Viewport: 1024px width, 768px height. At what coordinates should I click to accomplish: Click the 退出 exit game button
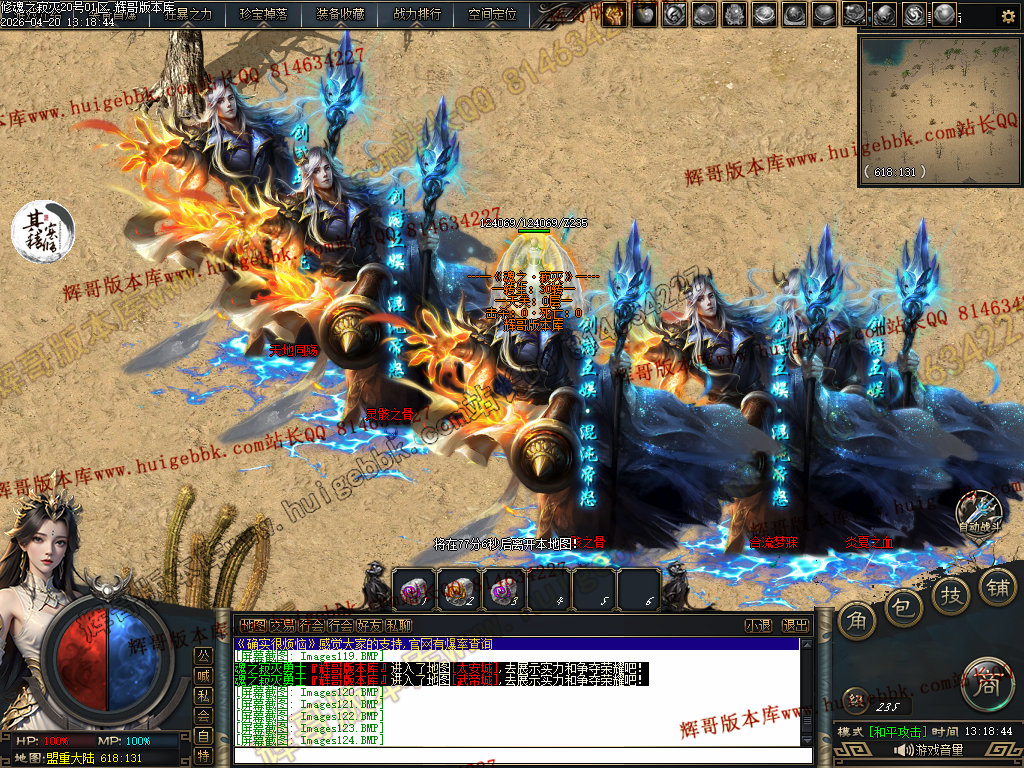tap(795, 625)
